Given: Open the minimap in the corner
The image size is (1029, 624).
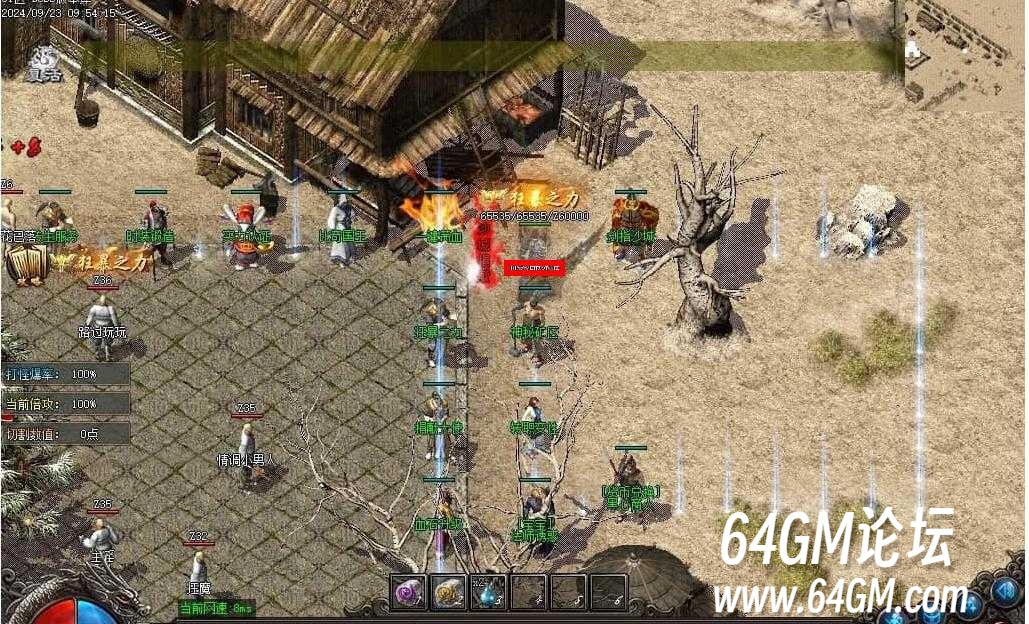Looking at the screenshot, I should point(966,52).
